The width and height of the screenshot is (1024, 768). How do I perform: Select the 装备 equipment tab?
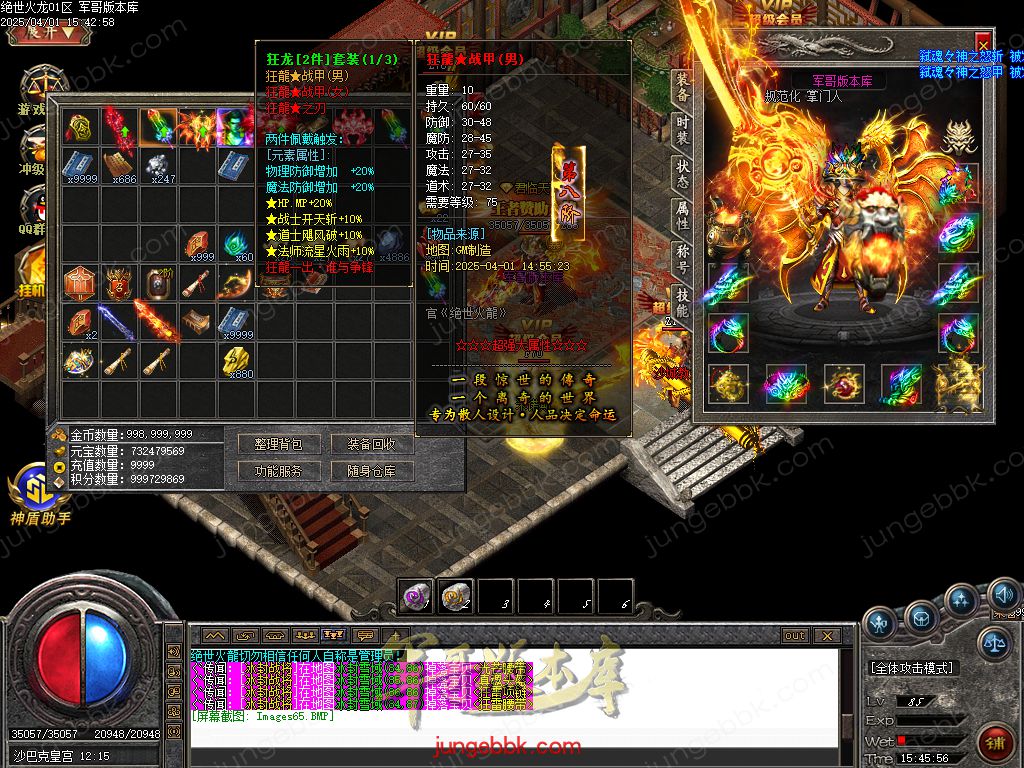click(682, 86)
